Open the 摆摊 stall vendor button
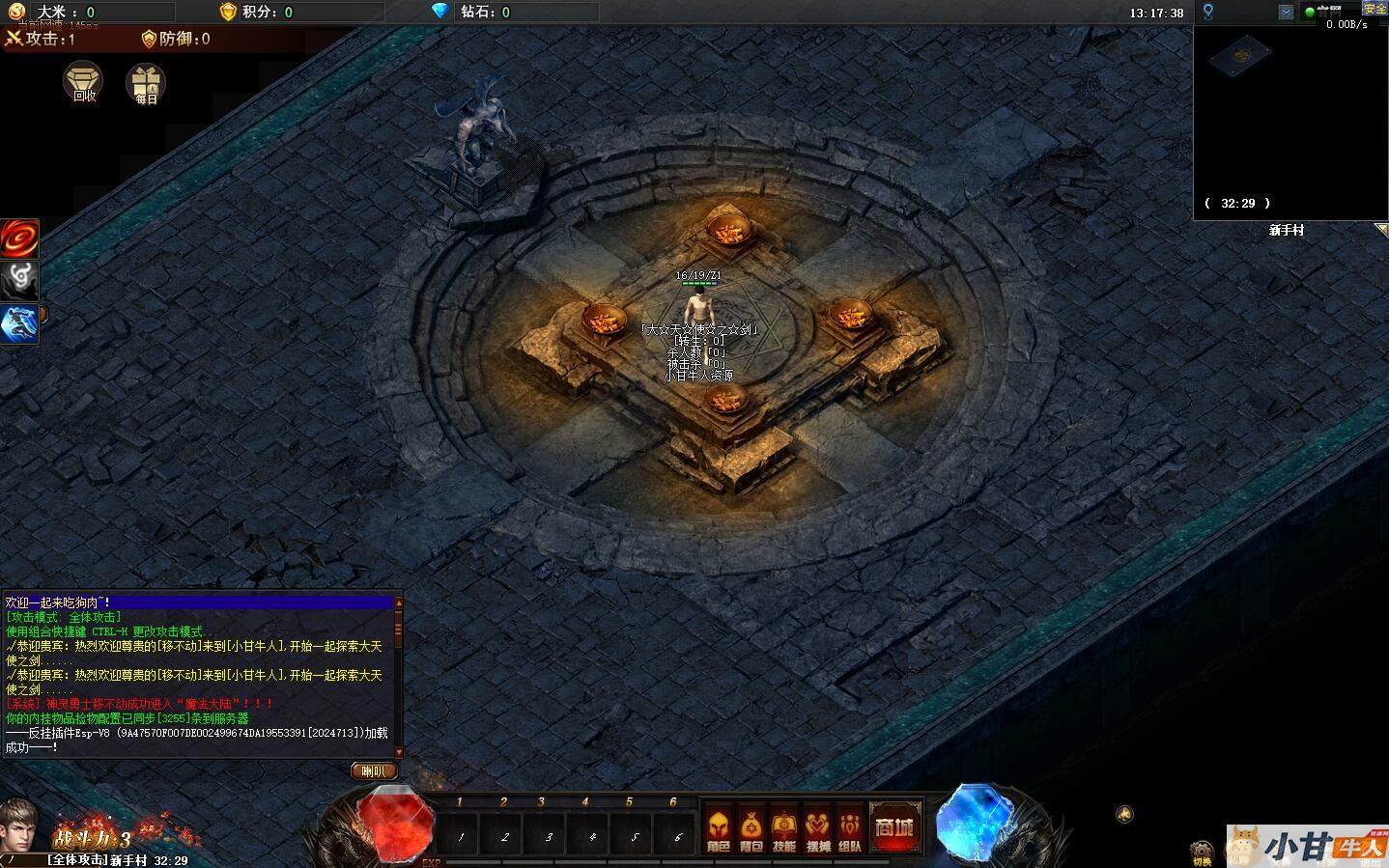Screen dimensions: 1389x868 pyautogui.click(x=818, y=829)
